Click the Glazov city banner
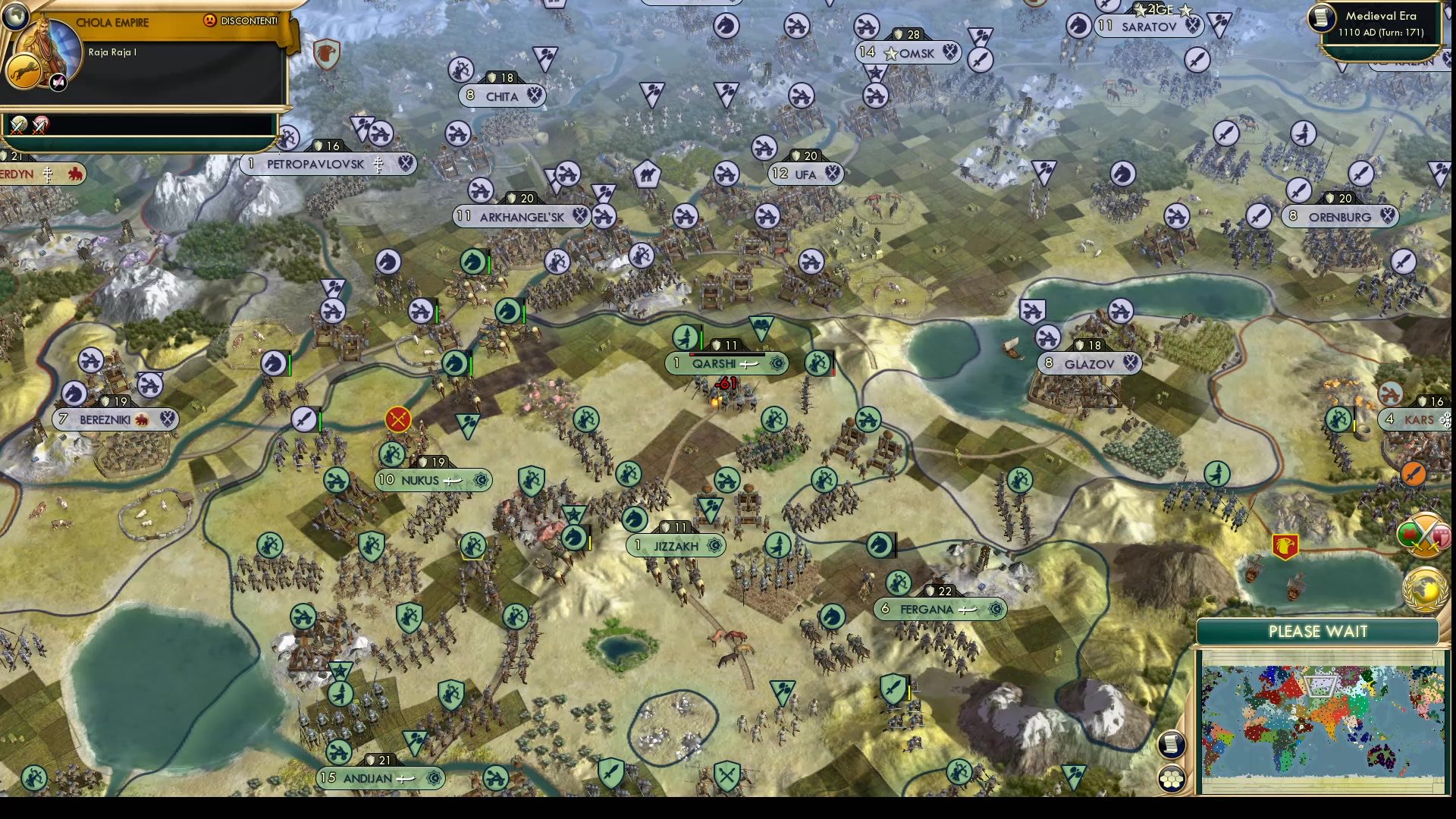This screenshot has height=819, width=1456. (x=1090, y=363)
